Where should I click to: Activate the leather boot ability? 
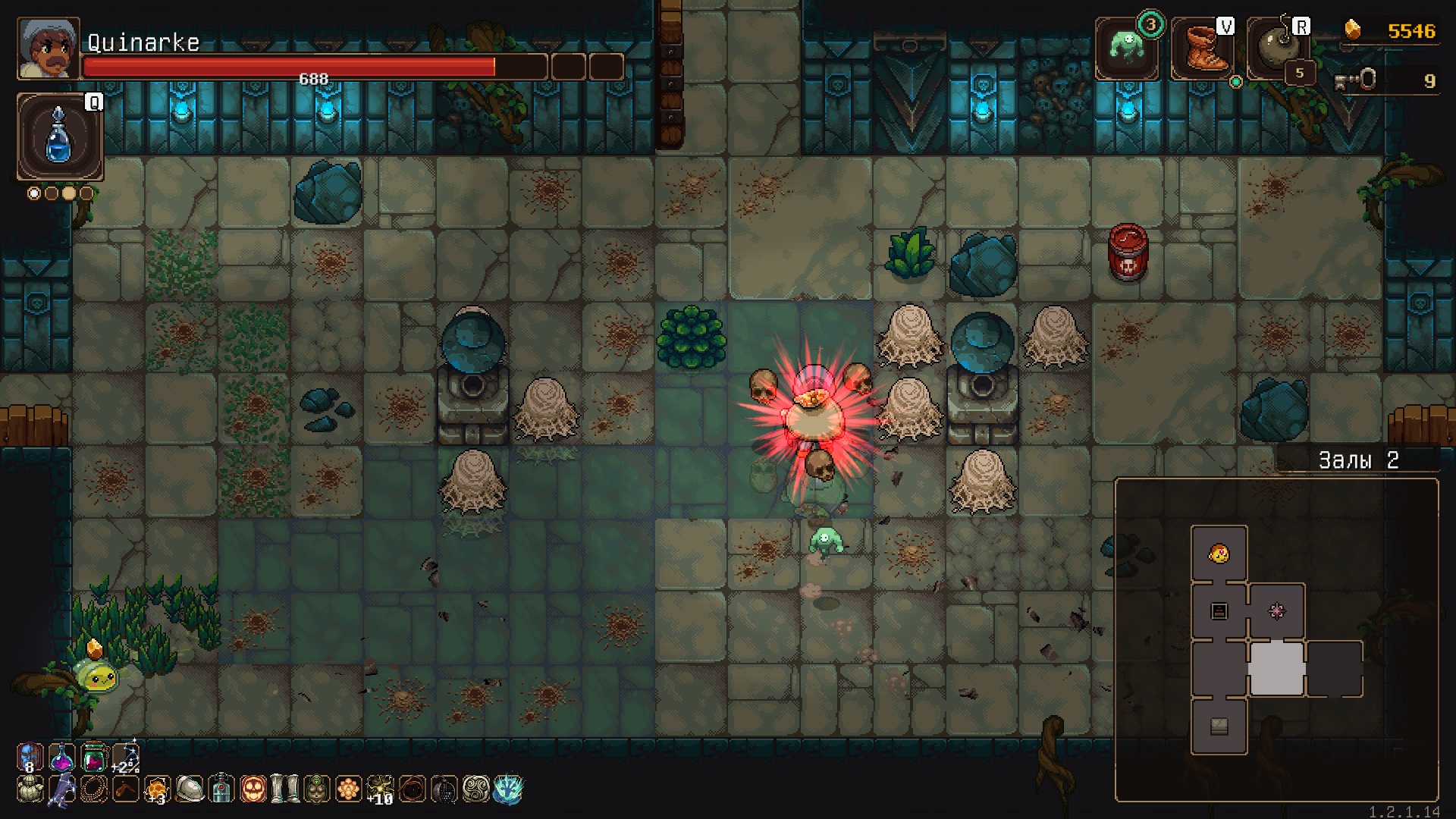pos(1203,49)
